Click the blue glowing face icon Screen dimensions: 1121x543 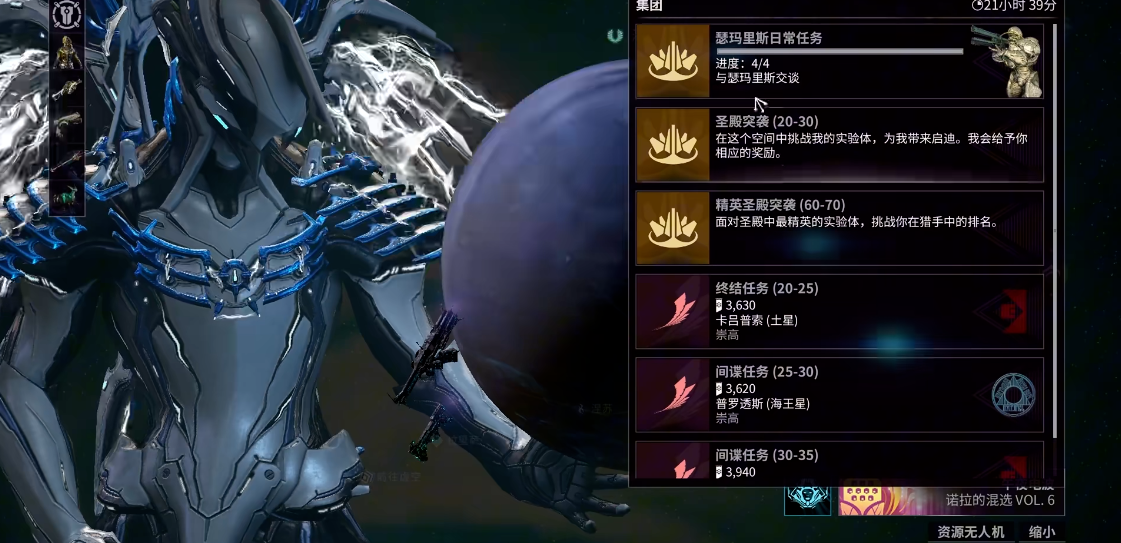click(x=807, y=497)
